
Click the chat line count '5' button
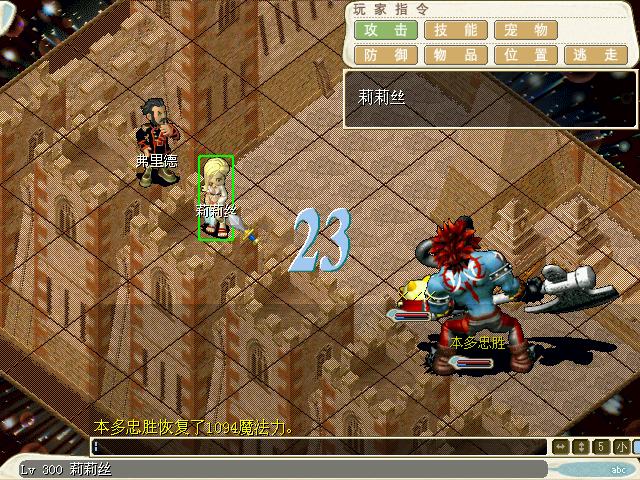(x=601, y=447)
